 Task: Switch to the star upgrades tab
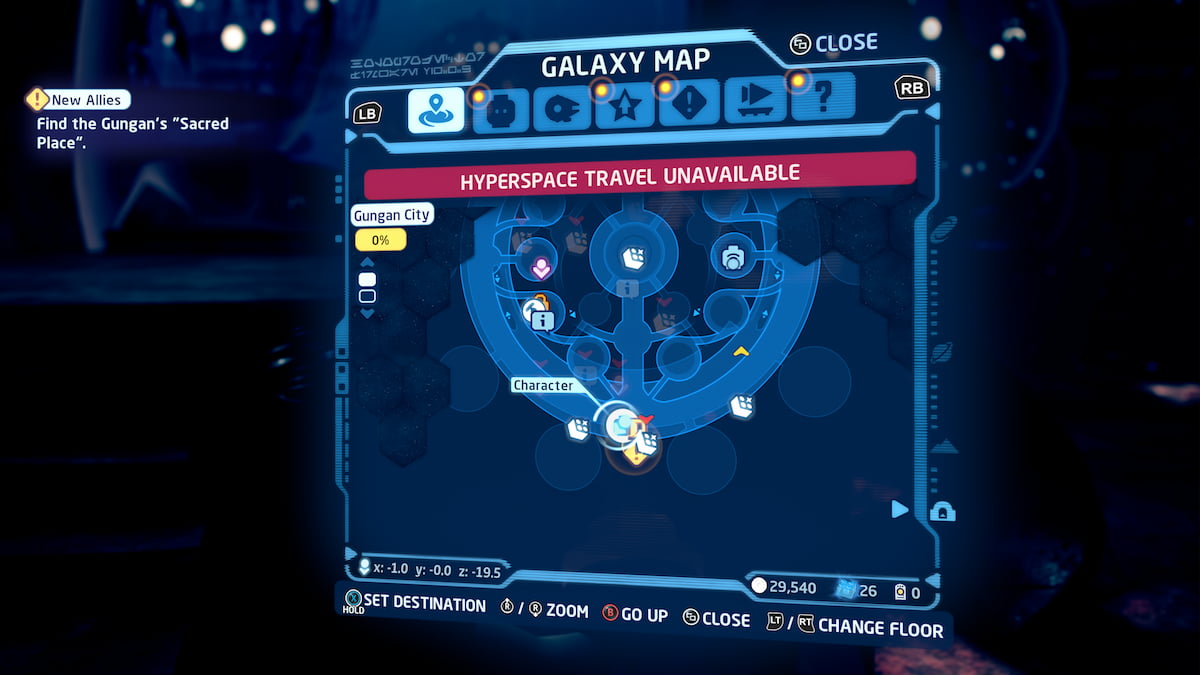pyautogui.click(x=625, y=108)
